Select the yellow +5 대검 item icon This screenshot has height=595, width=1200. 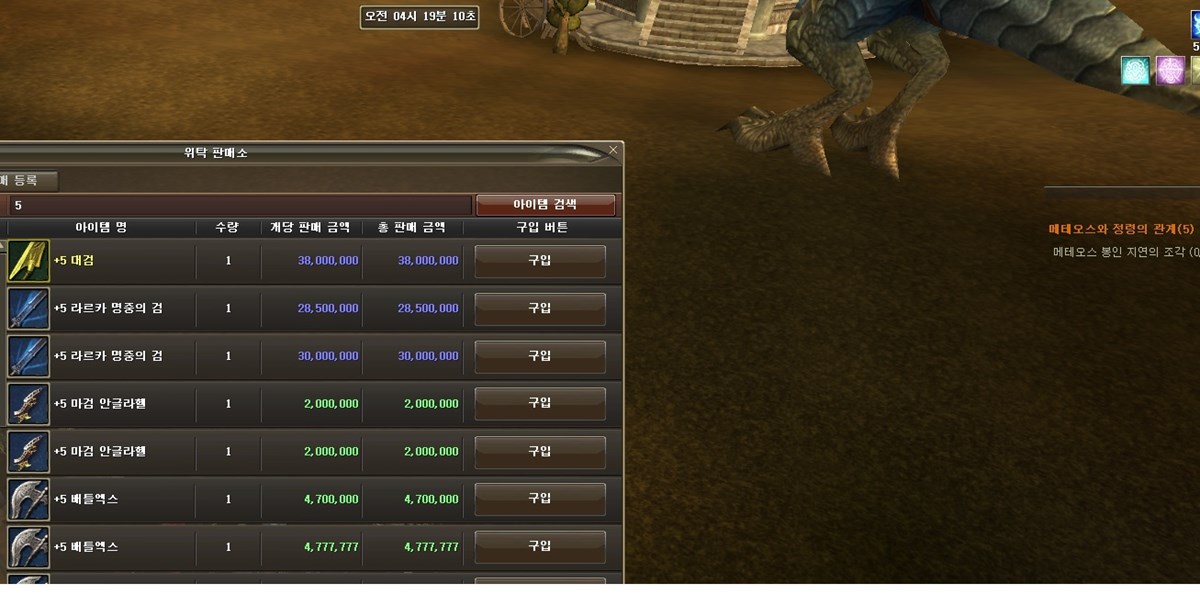(x=28, y=261)
